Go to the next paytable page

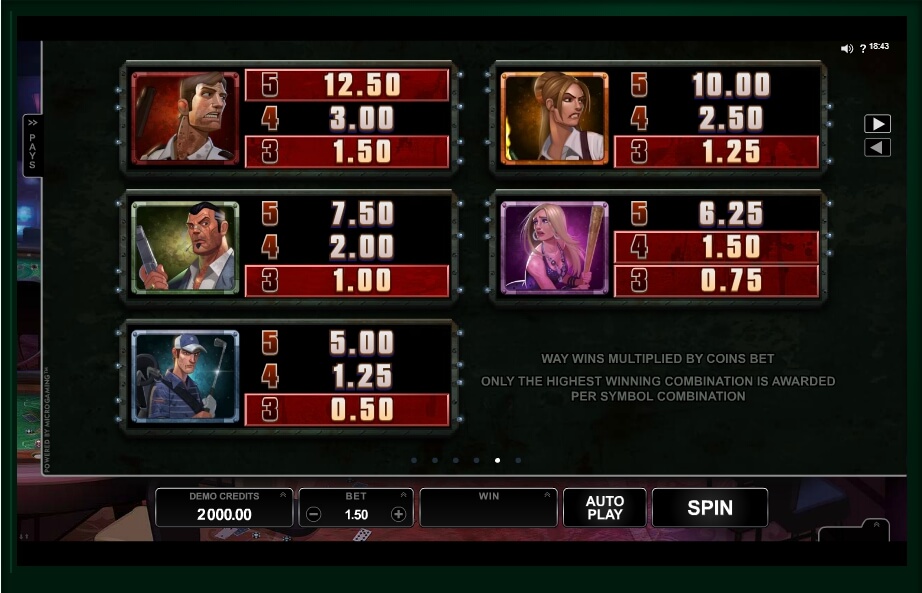(x=877, y=124)
